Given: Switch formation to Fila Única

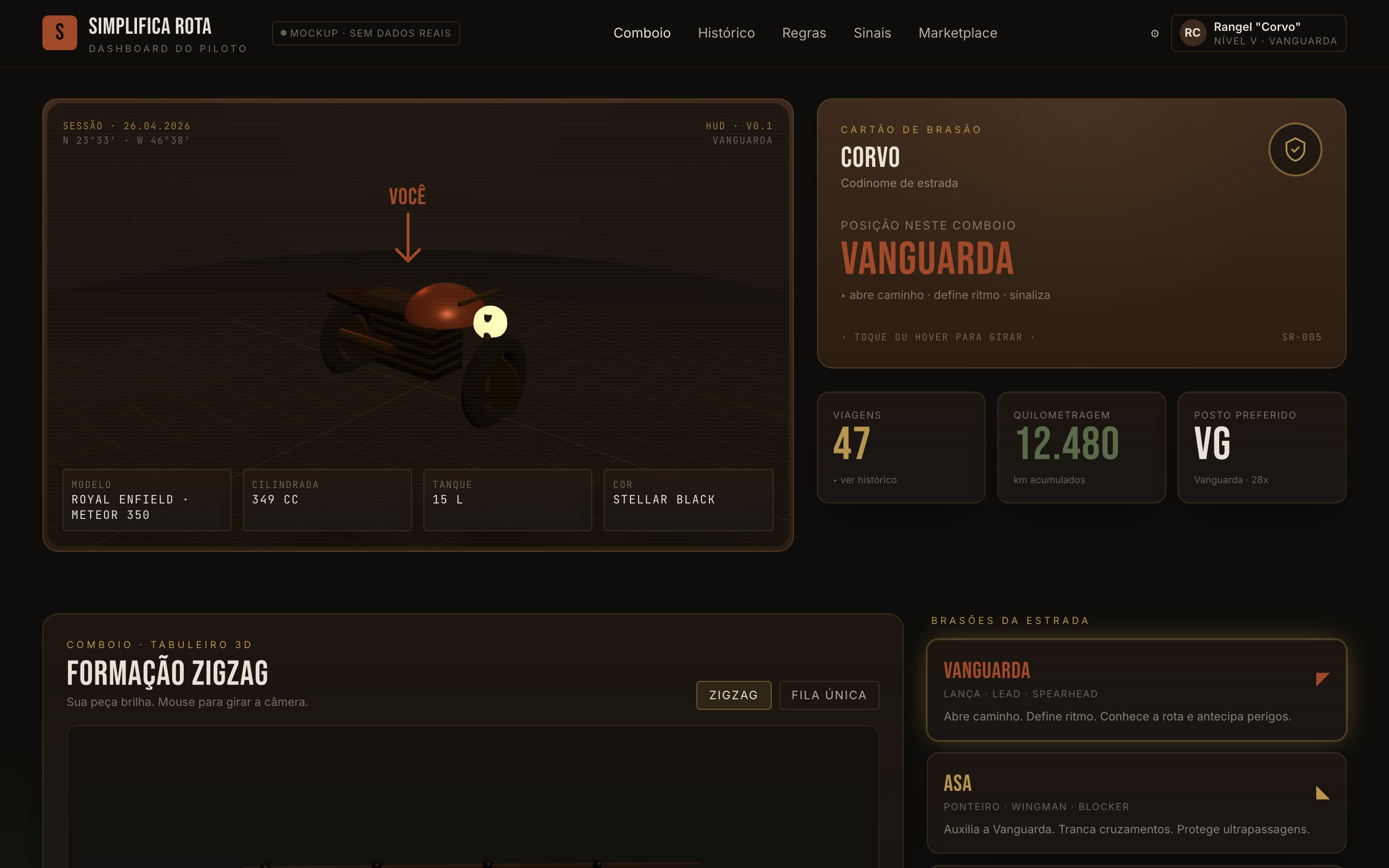Looking at the screenshot, I should [x=829, y=695].
